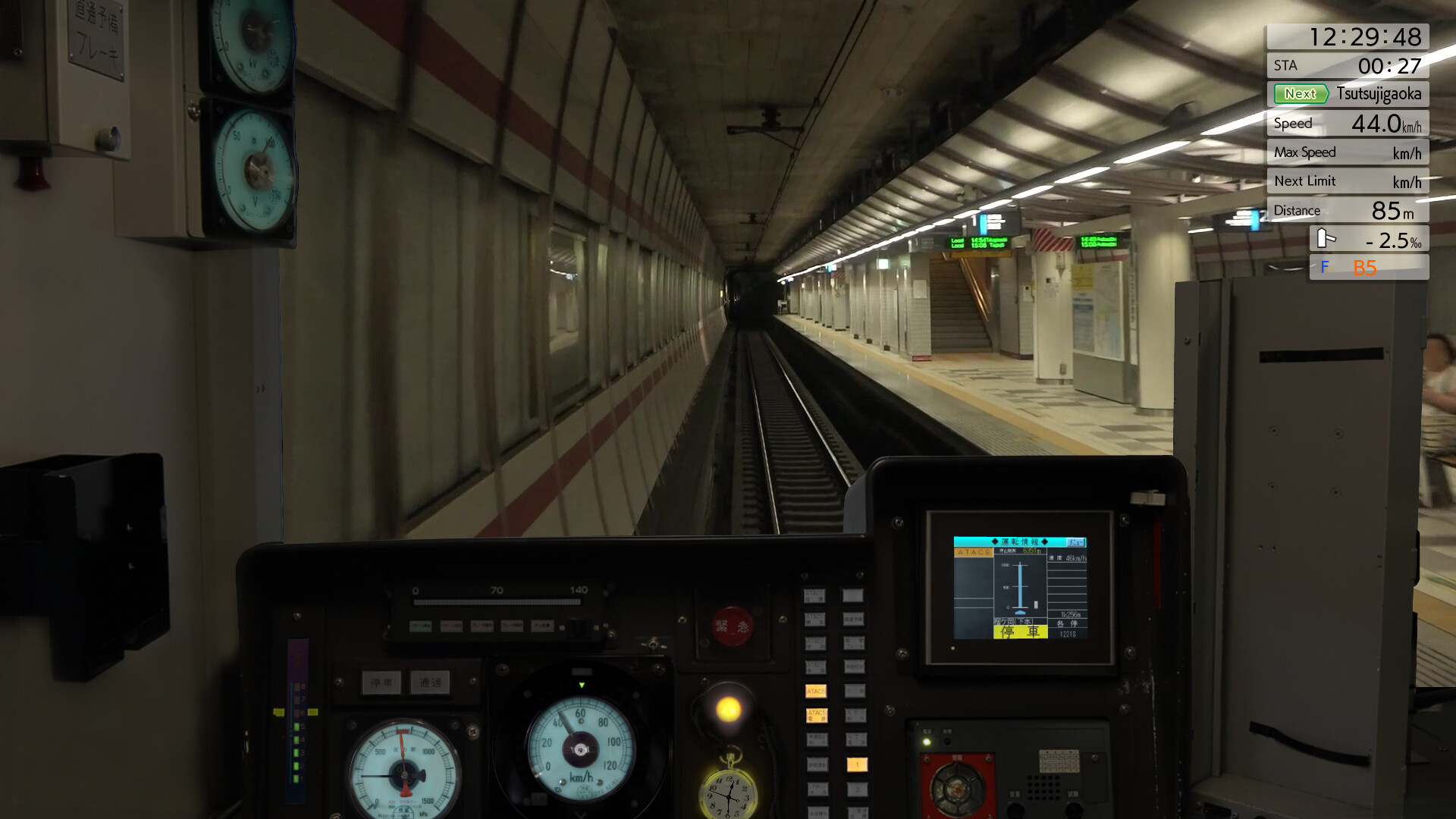
Task: Click the lit ATACS indicator lamp
Action: point(816,691)
